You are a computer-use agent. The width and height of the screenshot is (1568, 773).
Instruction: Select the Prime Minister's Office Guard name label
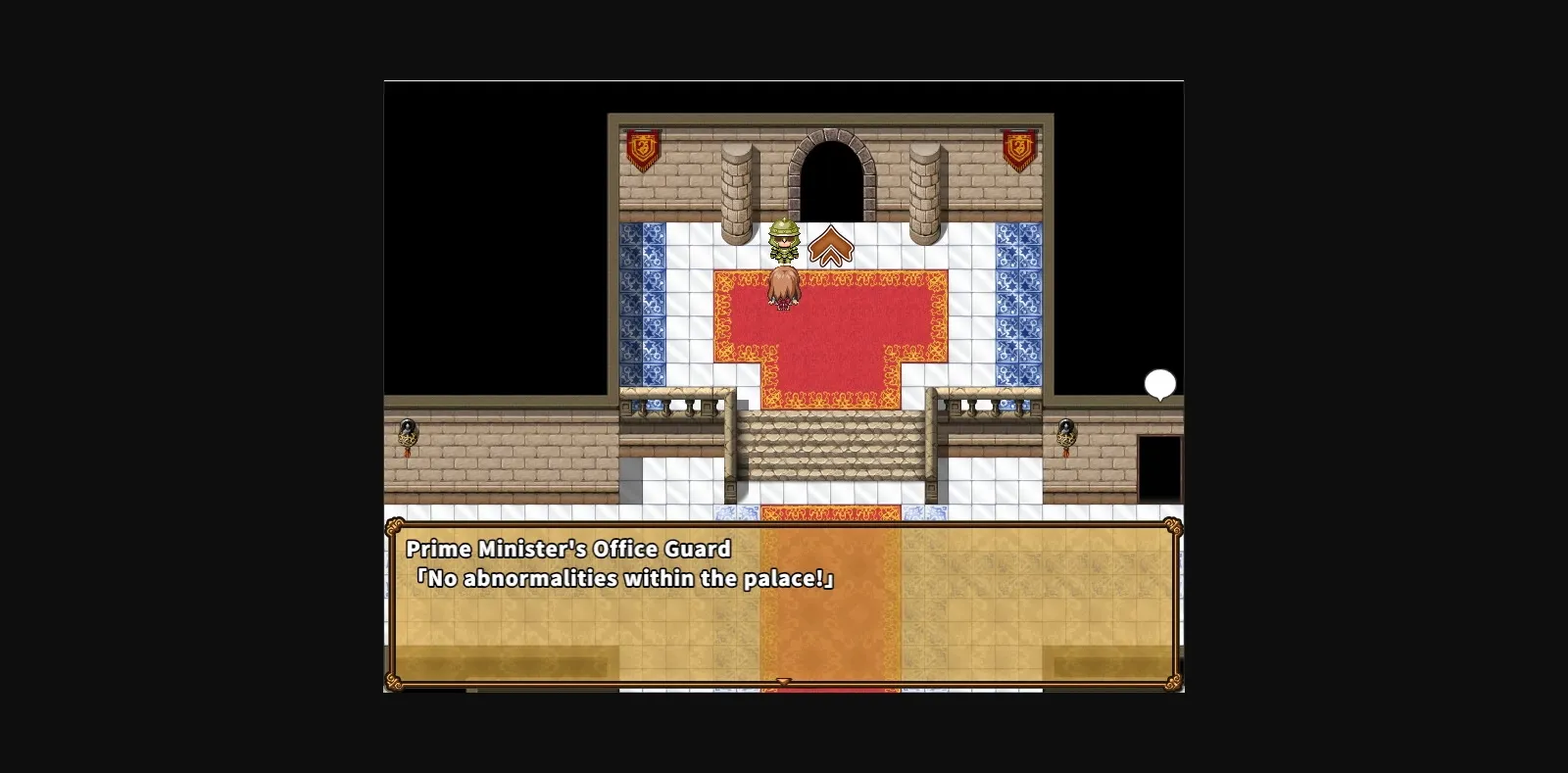(x=568, y=550)
